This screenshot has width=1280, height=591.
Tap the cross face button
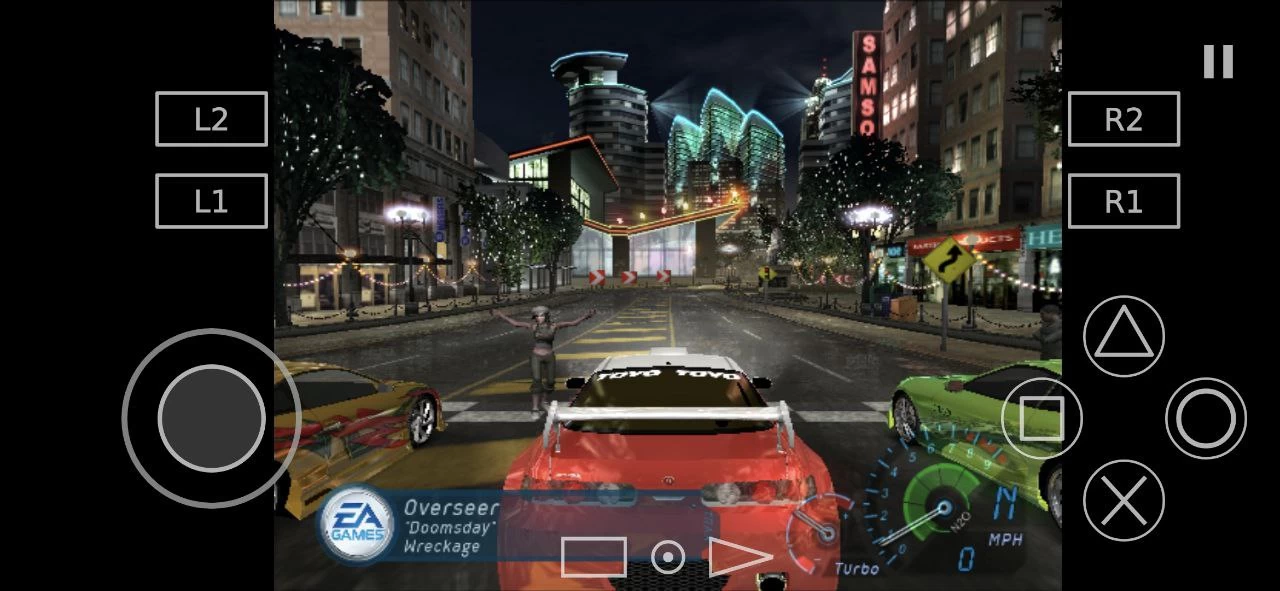(1124, 500)
